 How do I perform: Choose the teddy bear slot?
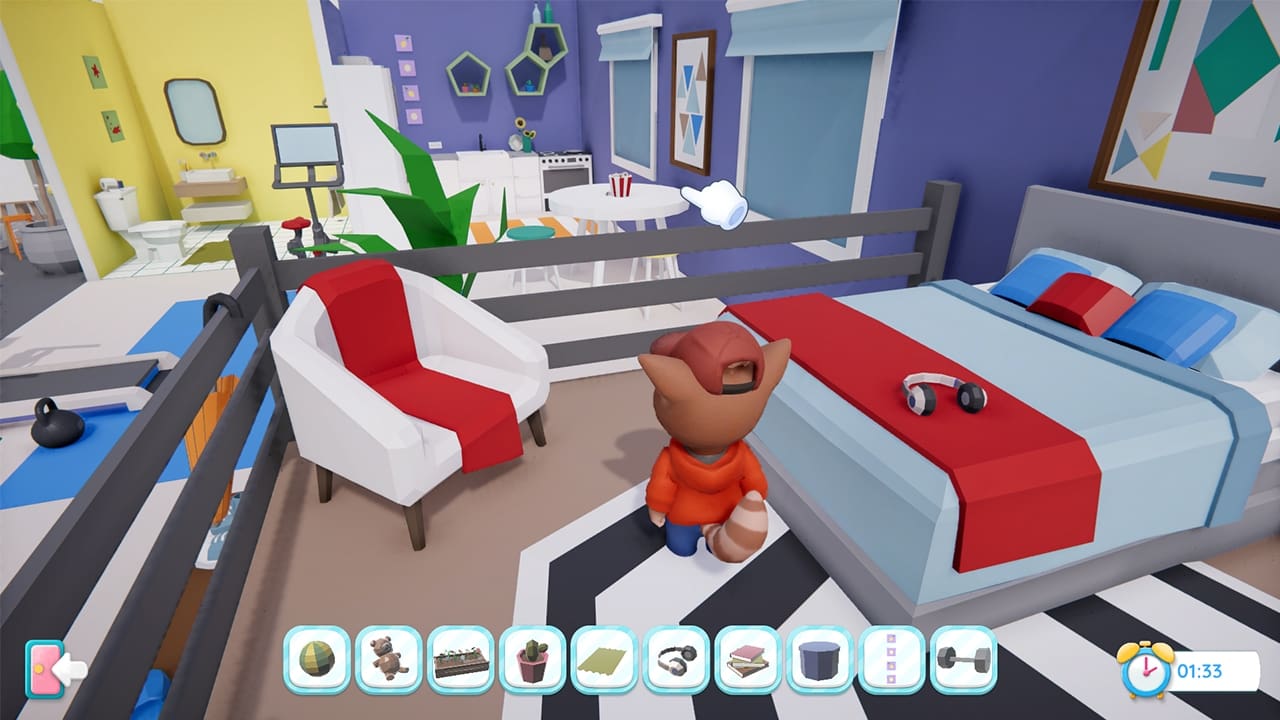pos(389,660)
